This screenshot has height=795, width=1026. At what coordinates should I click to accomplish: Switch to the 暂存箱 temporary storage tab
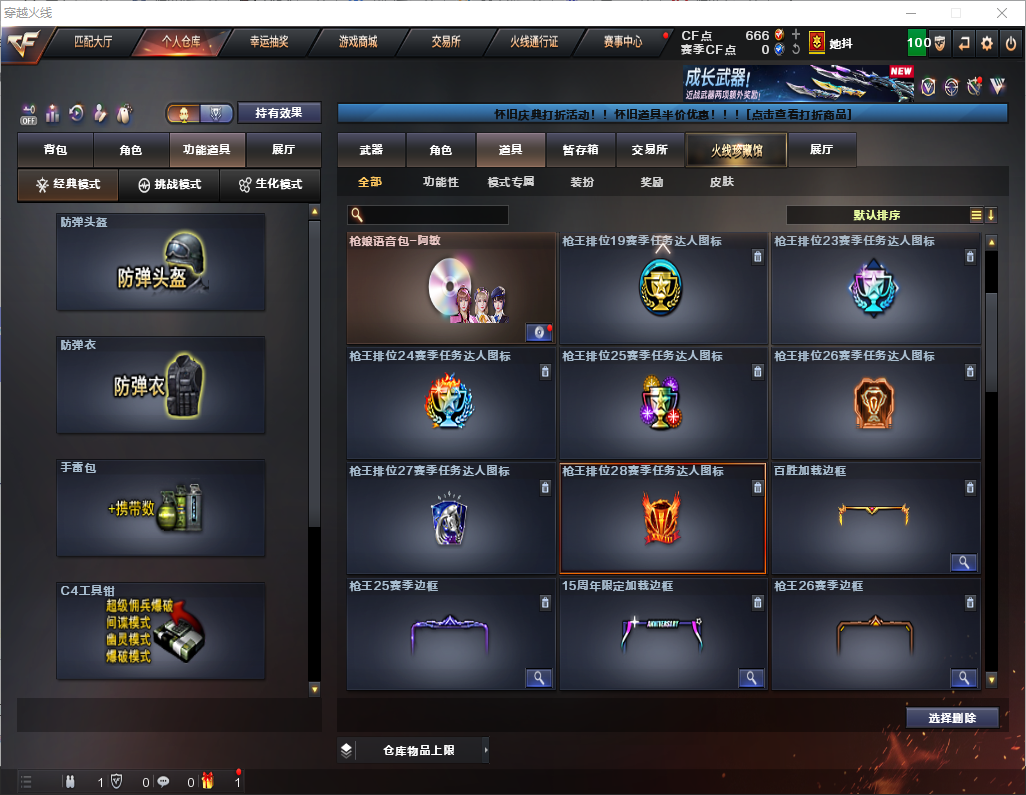tap(580, 150)
